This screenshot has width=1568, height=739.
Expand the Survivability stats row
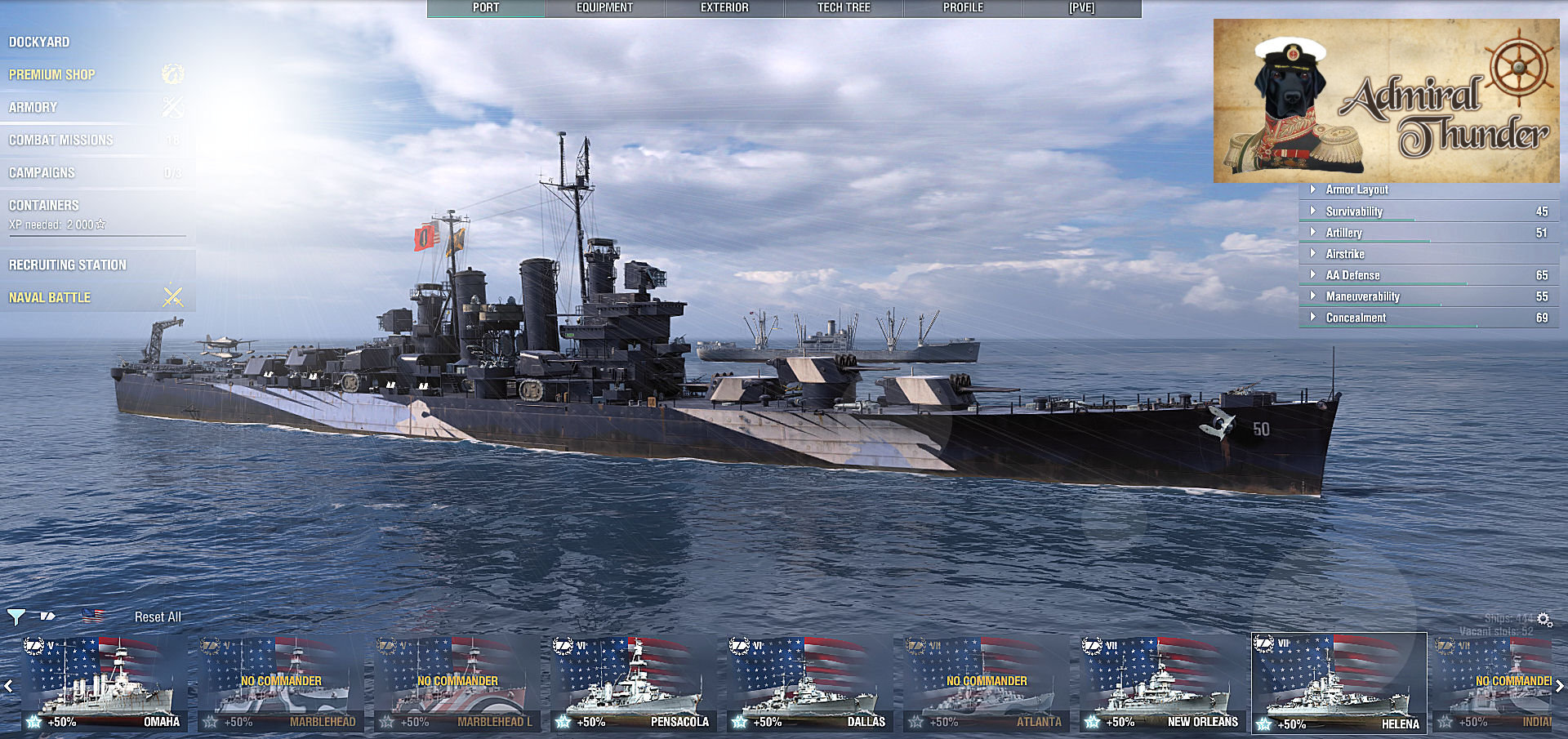click(1354, 211)
